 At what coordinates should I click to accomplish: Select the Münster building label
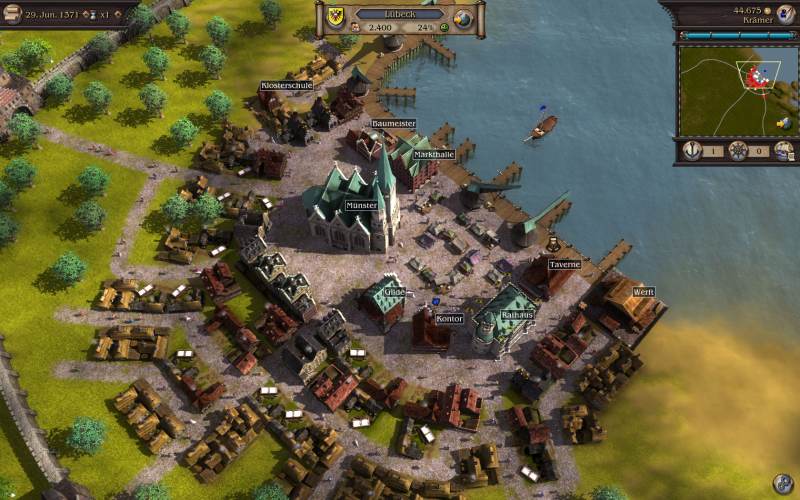pyautogui.click(x=361, y=205)
